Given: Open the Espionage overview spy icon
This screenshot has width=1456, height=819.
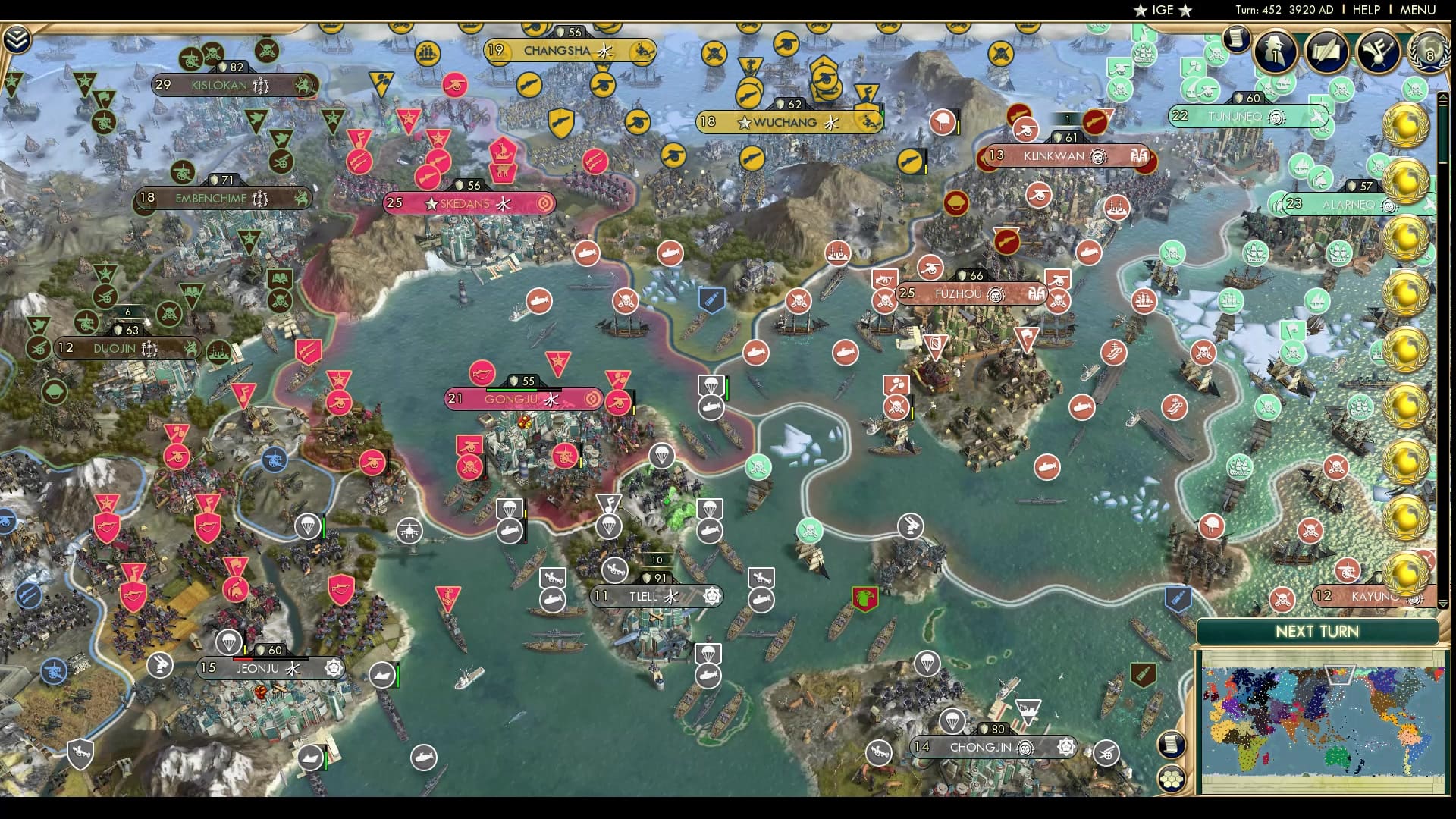Looking at the screenshot, I should pos(1275,52).
